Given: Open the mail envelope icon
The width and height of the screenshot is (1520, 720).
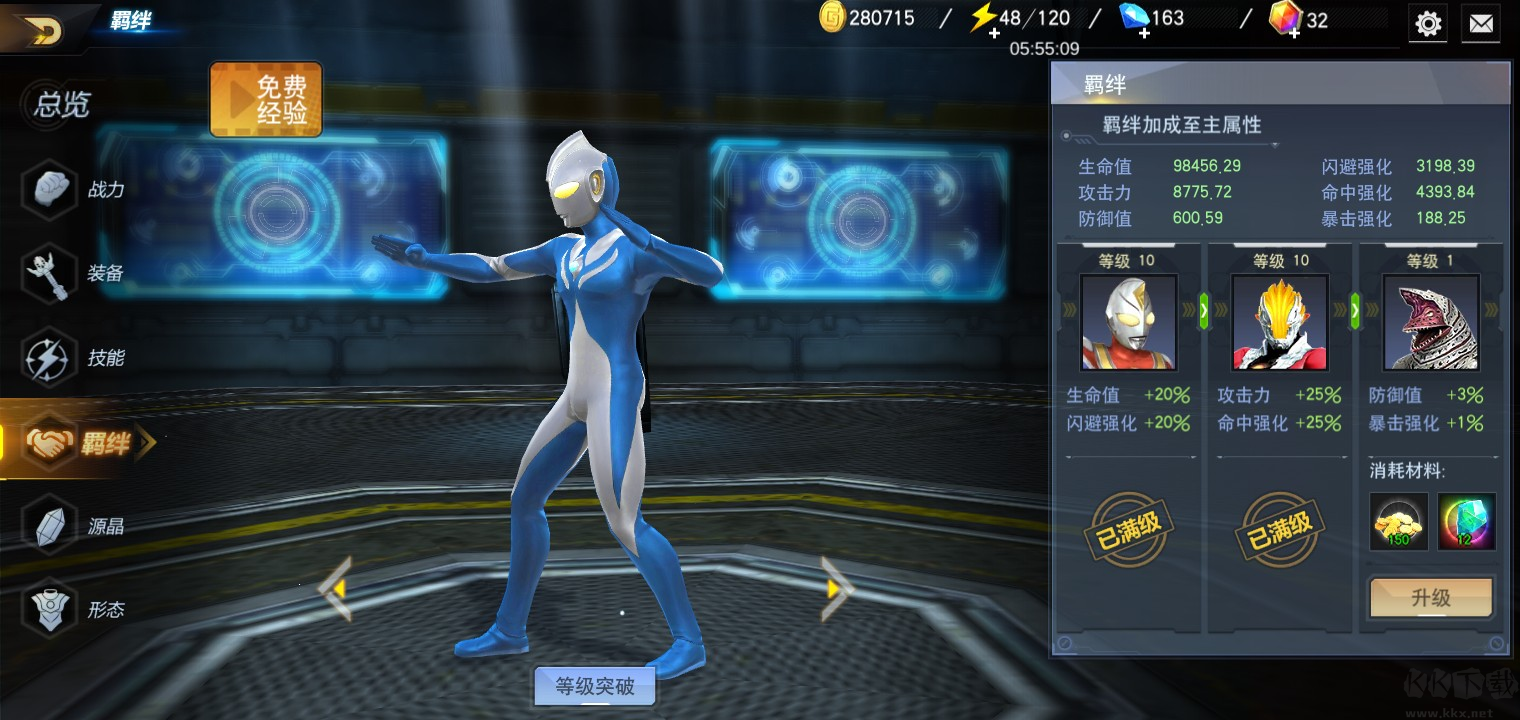Looking at the screenshot, I should point(1482,23).
